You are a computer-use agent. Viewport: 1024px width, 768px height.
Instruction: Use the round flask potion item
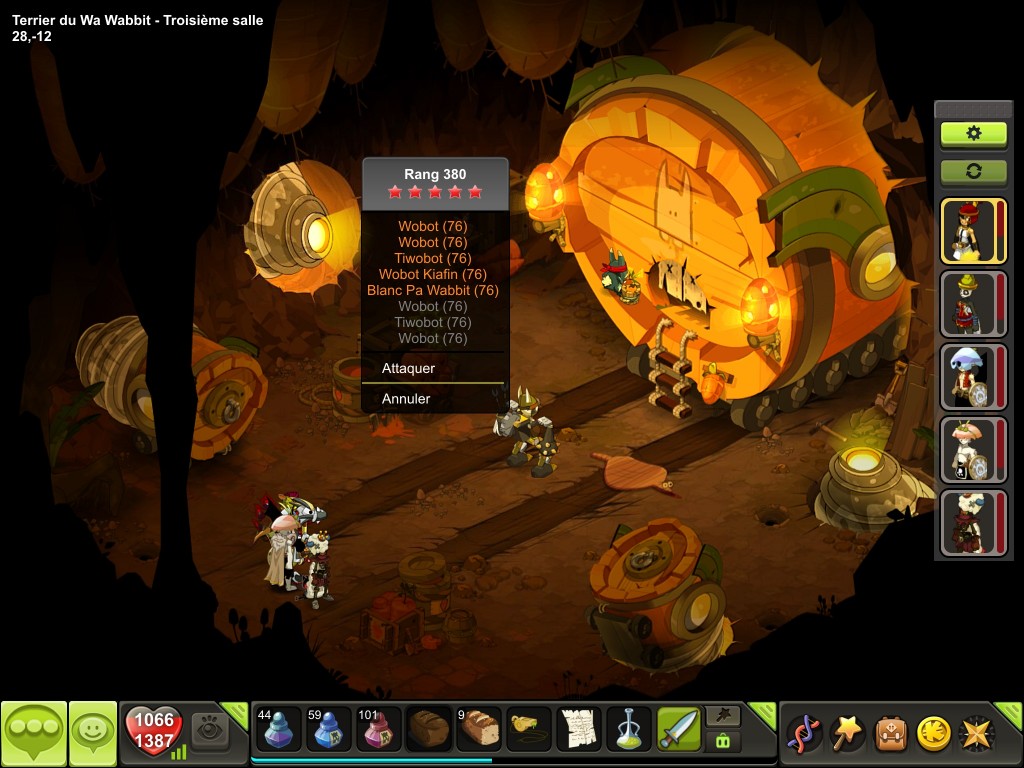coord(629,730)
